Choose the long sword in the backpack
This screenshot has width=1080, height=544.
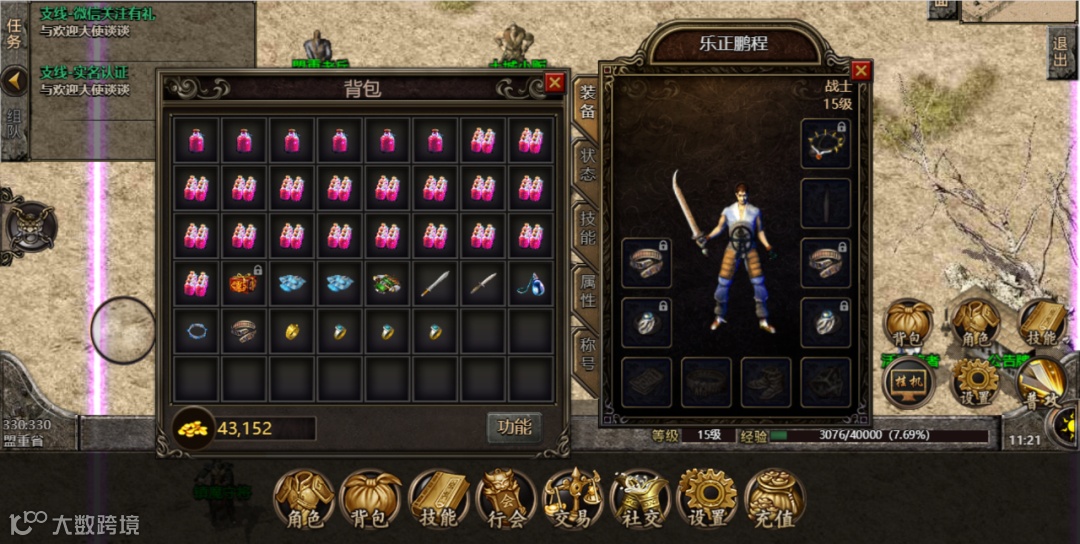pos(435,284)
